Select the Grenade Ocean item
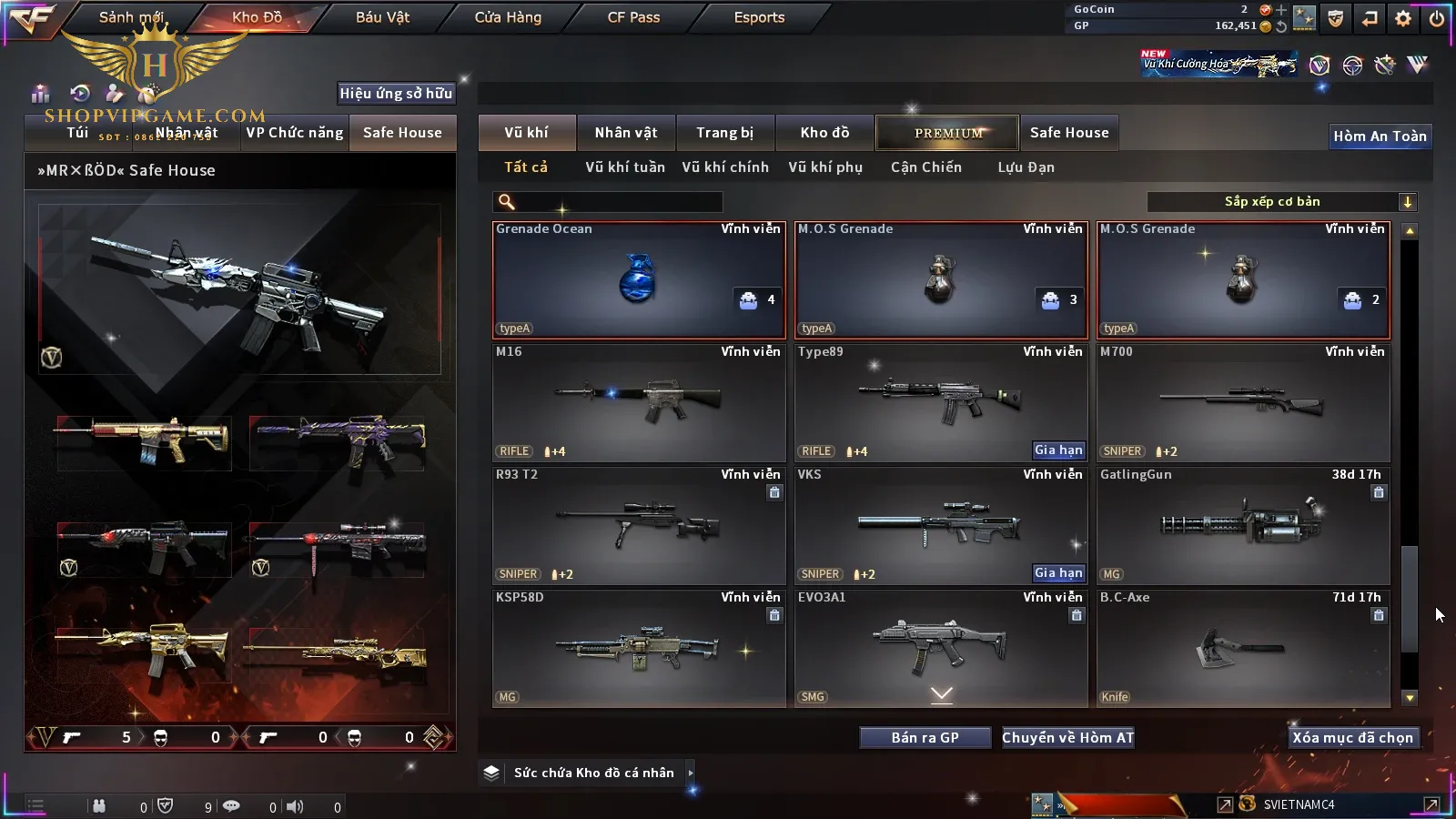1456x819 pixels. (638, 280)
